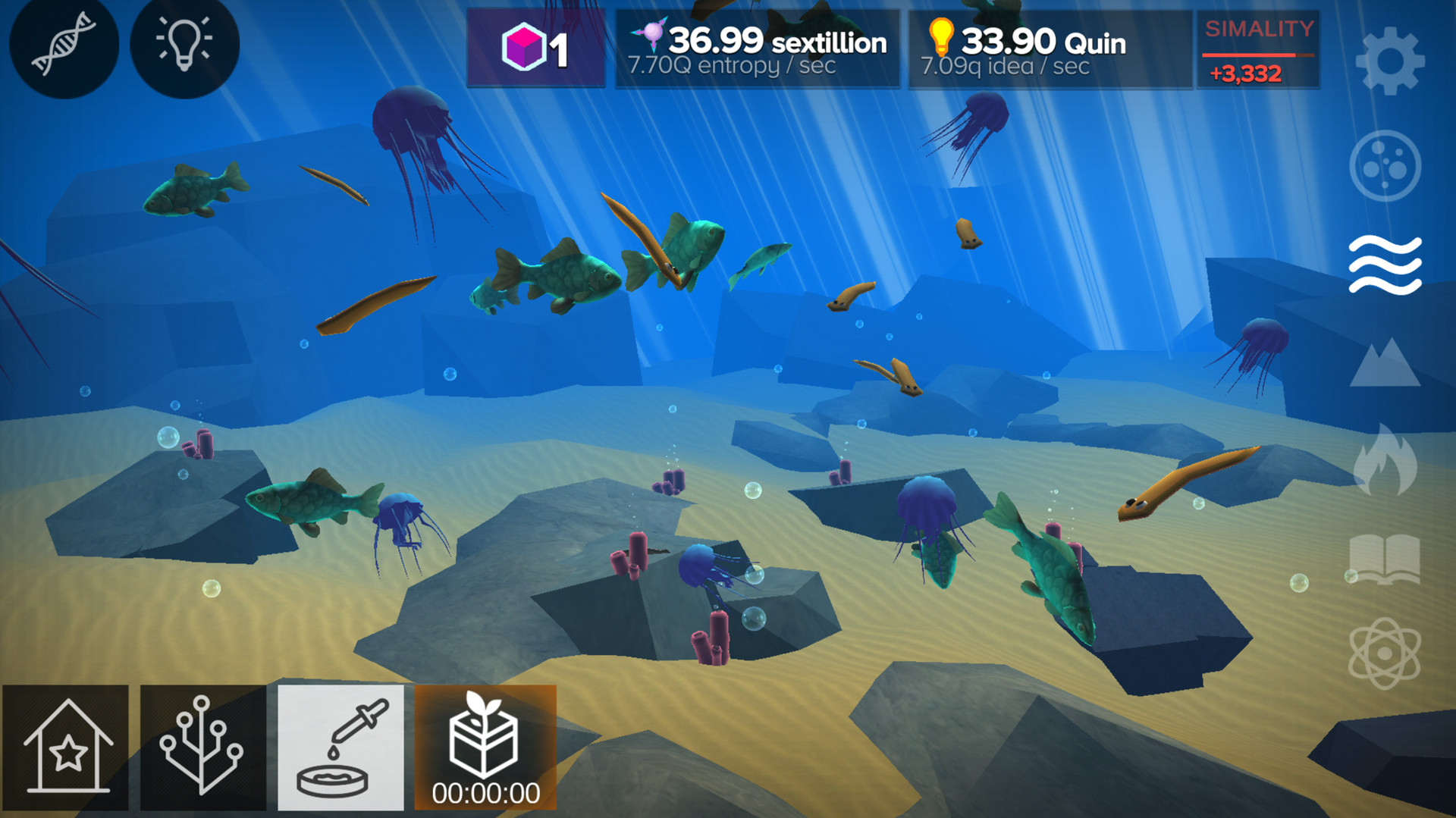Click the 36.99 sextillion entropy display
The image size is (1456, 818).
[x=758, y=49]
